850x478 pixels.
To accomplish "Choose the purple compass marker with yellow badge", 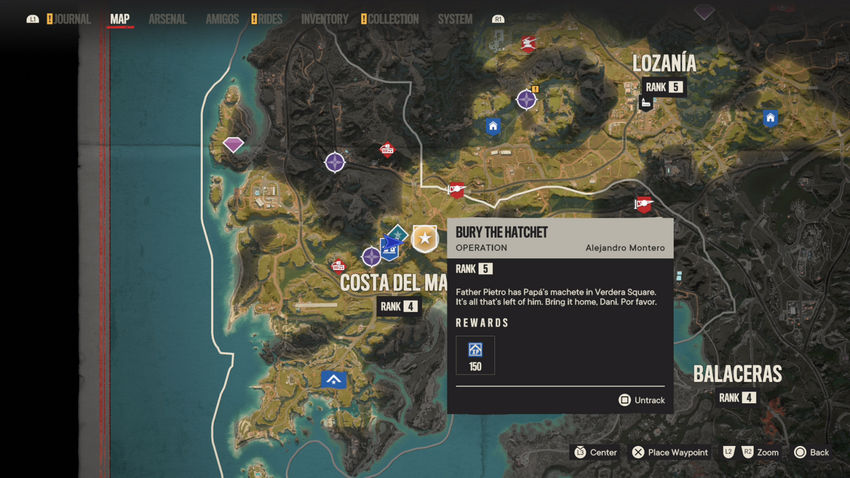I will (527, 99).
